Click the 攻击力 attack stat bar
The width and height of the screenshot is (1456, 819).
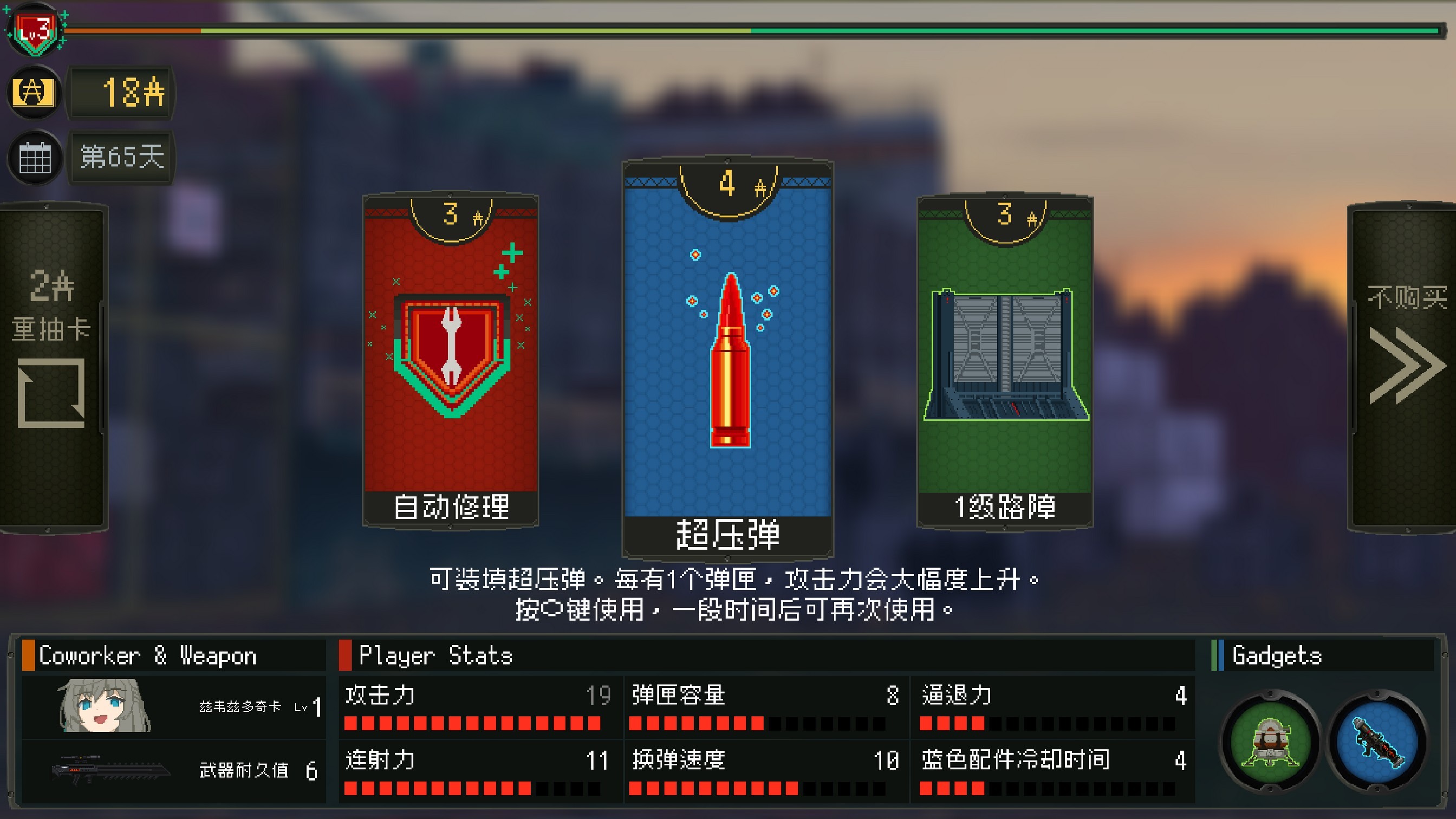[469, 723]
